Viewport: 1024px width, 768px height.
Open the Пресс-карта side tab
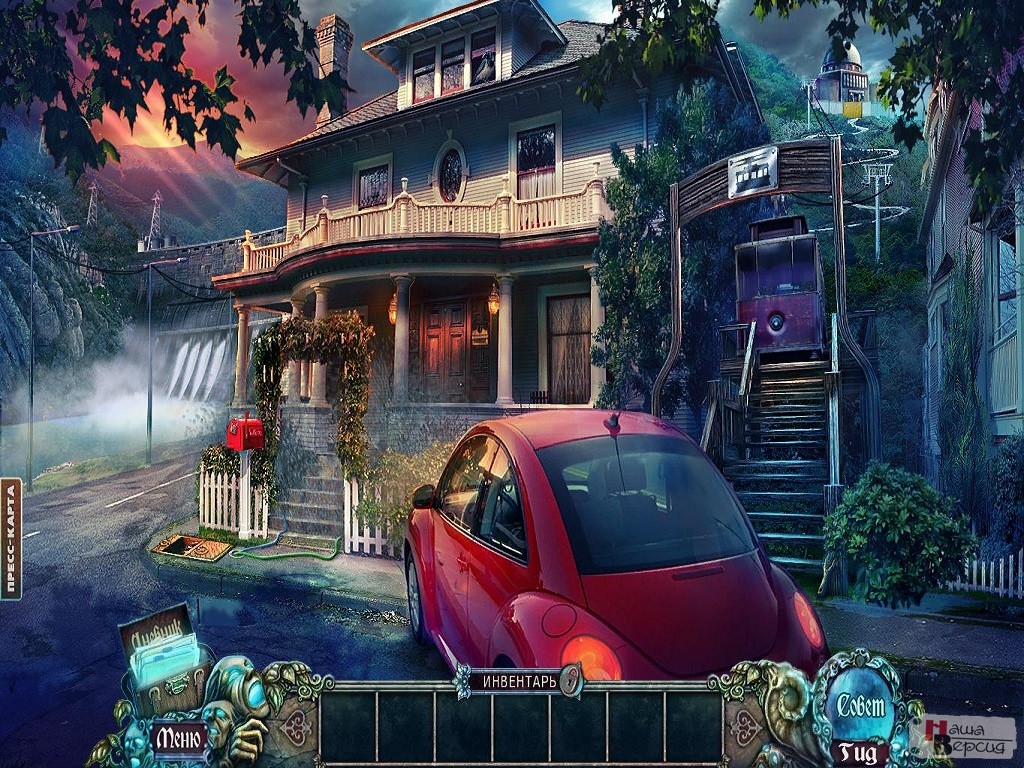(x=11, y=538)
